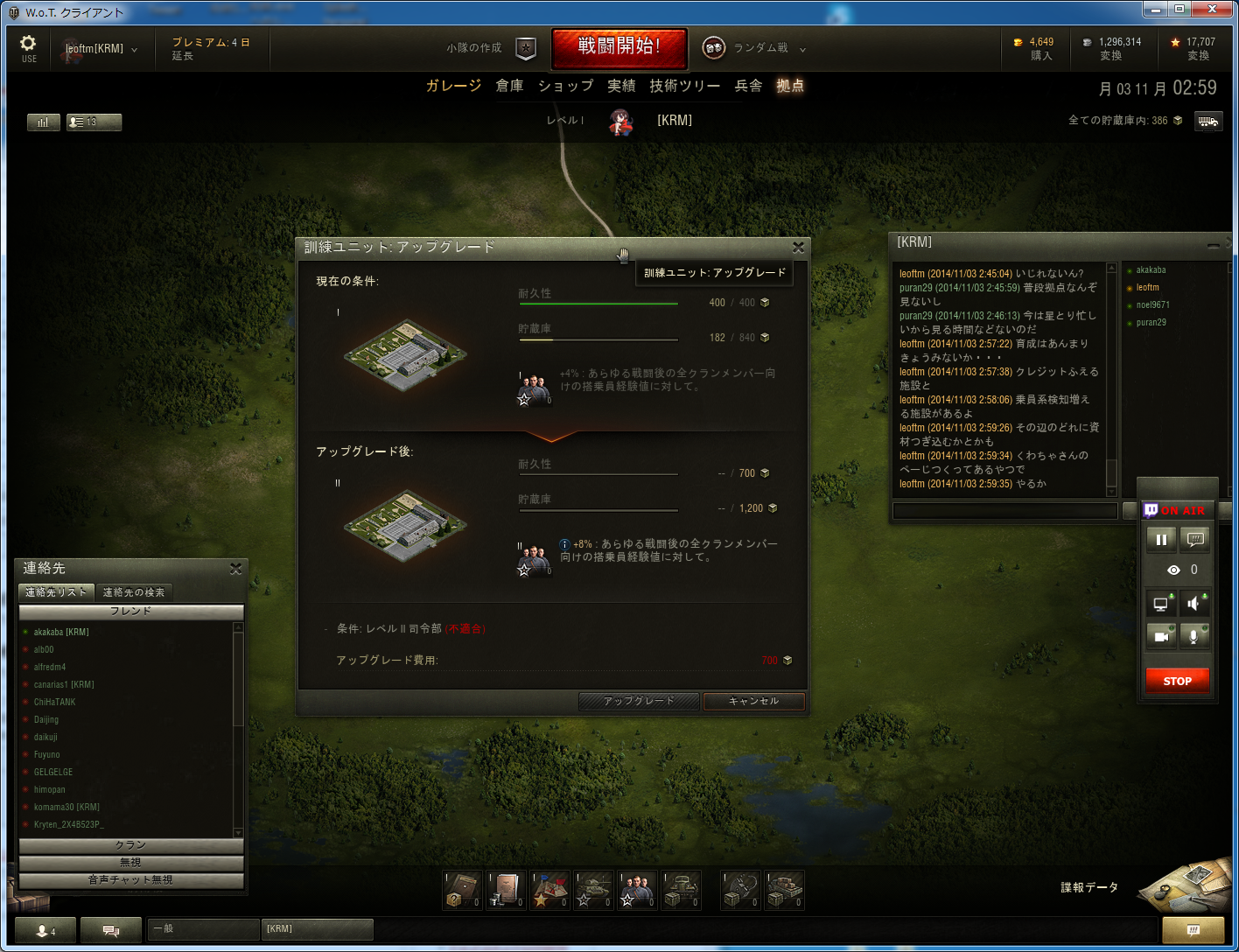1239x952 pixels.
Task: Open the settings gear menu
Action: pyautogui.click(x=28, y=47)
